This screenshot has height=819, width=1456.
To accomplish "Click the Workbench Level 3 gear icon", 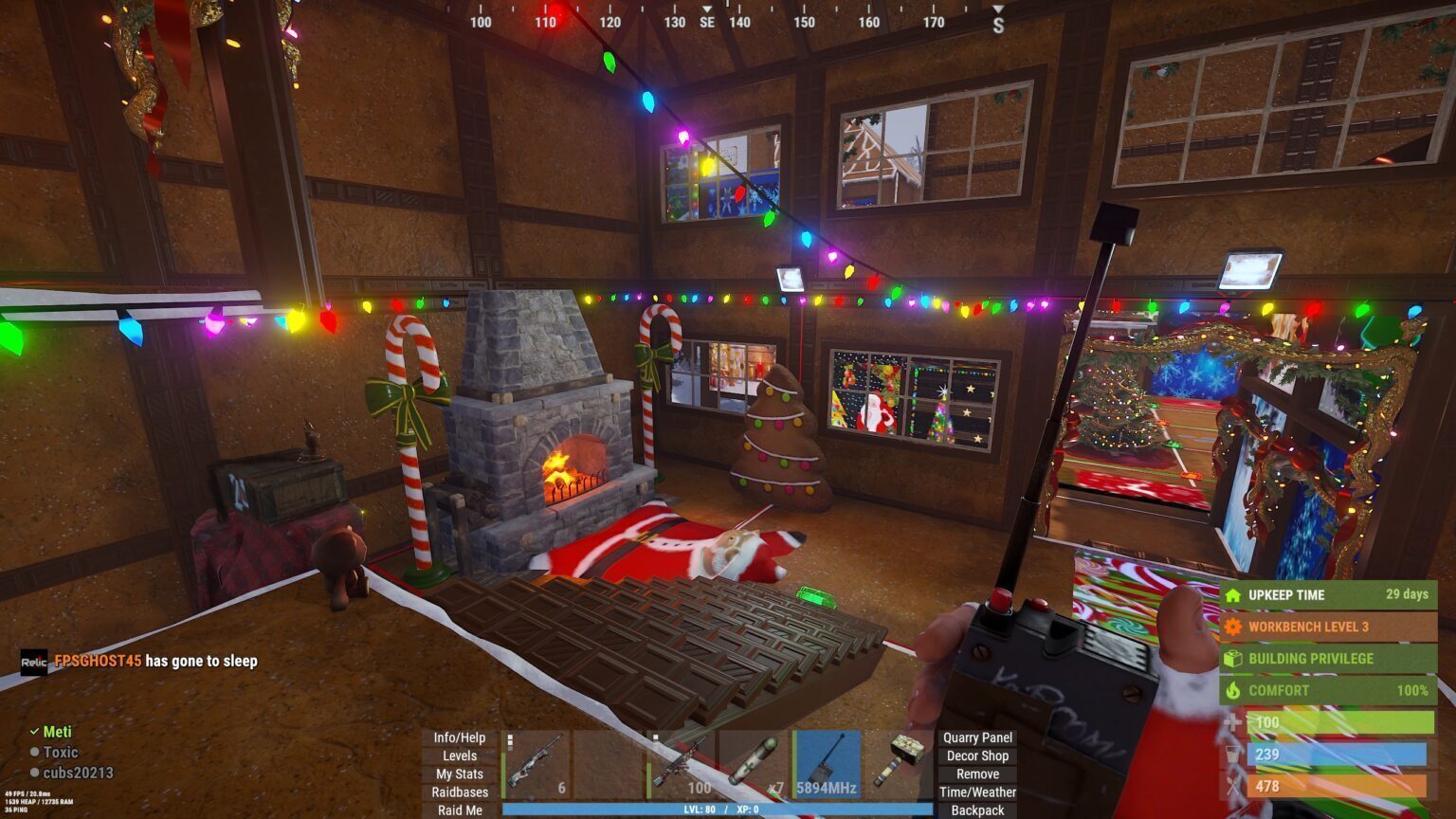I will point(1232,626).
